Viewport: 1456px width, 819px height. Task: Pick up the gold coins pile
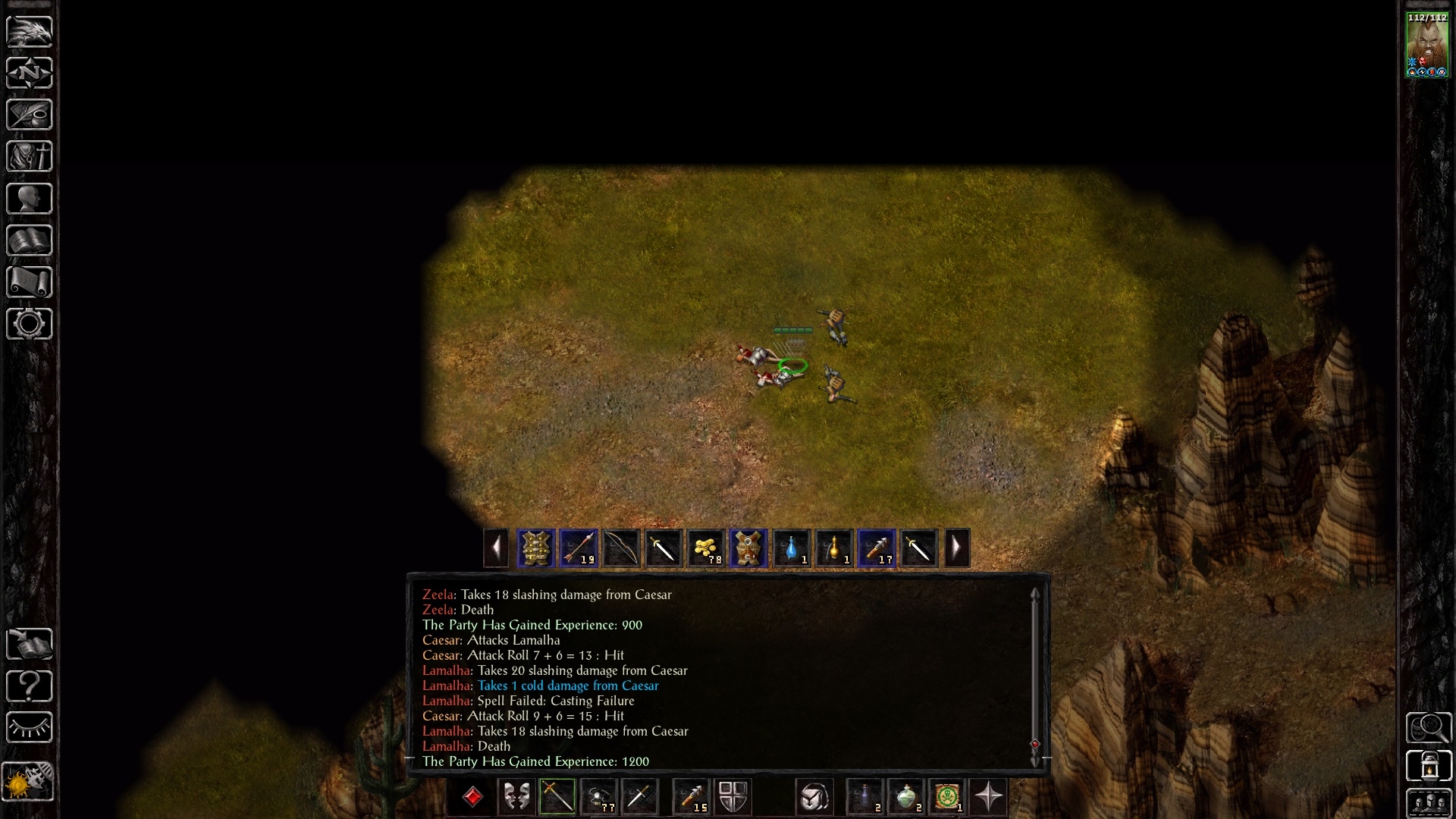[x=705, y=548]
